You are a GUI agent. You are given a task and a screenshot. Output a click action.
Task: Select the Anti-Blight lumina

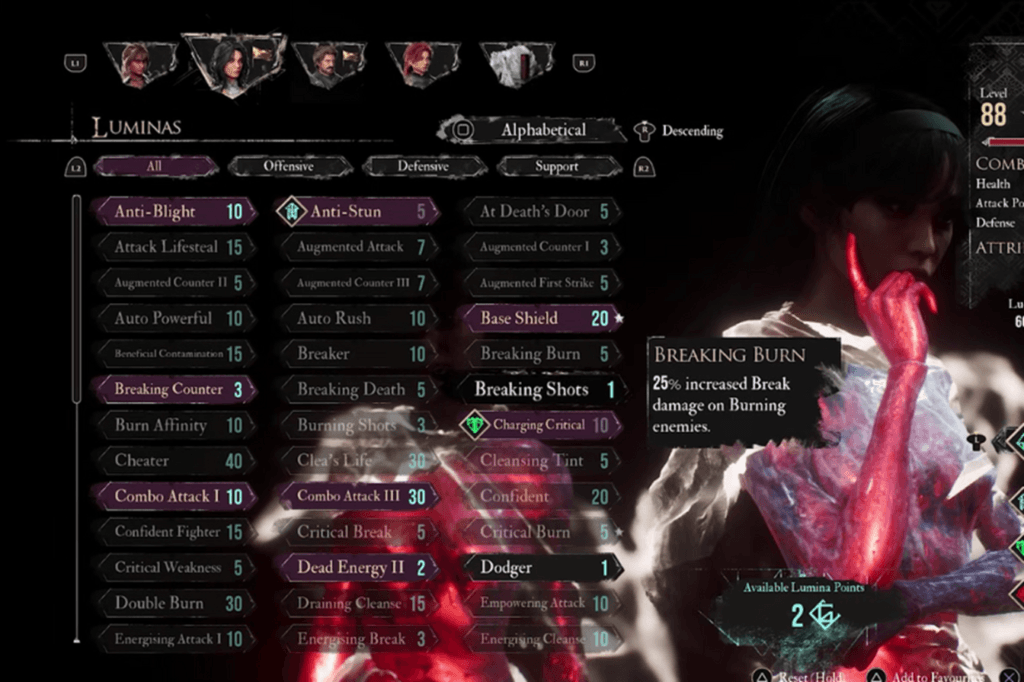[172, 212]
